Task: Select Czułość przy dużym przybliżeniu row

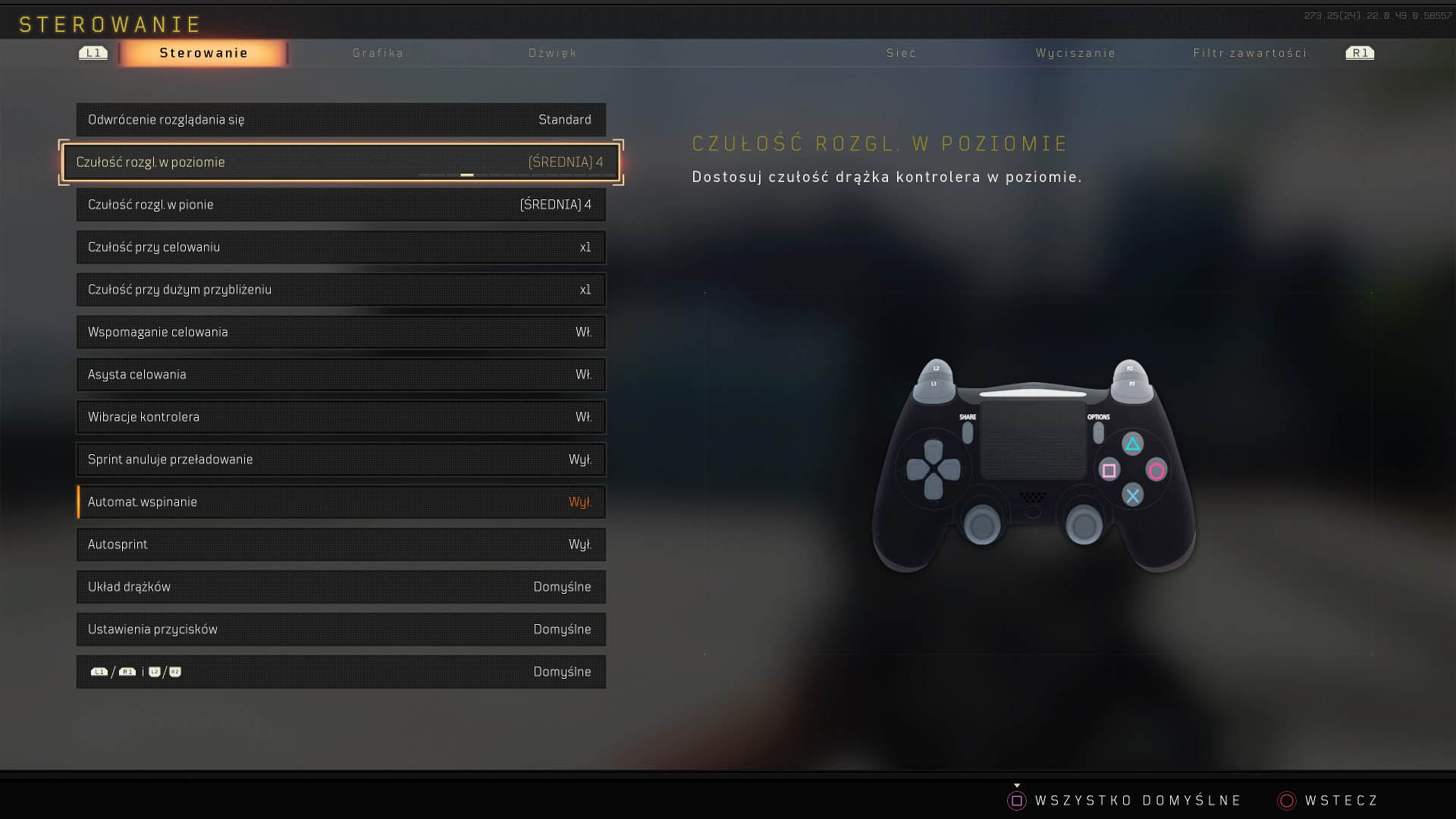Action: tap(340, 290)
